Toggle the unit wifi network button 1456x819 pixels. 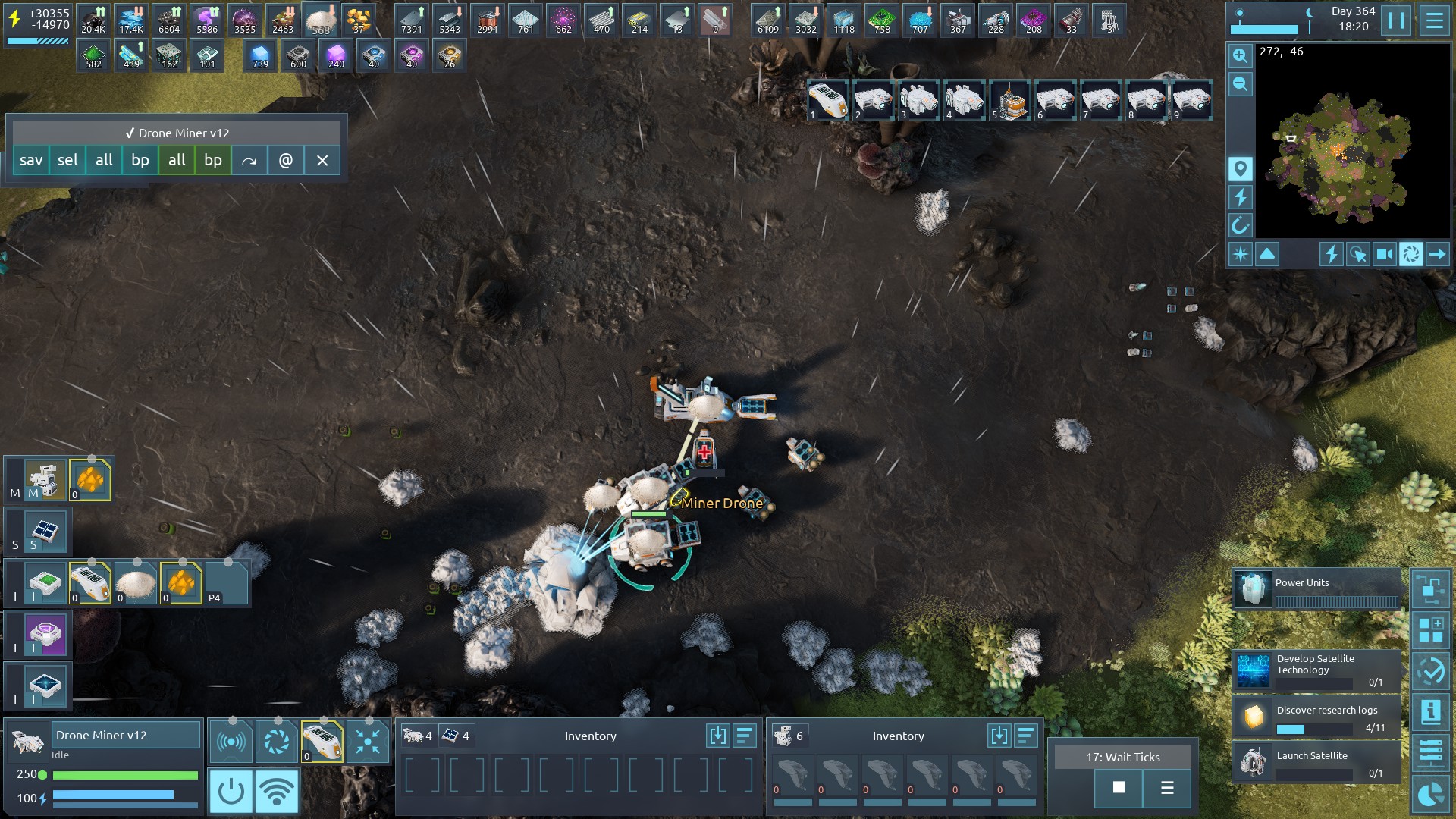tap(276, 791)
